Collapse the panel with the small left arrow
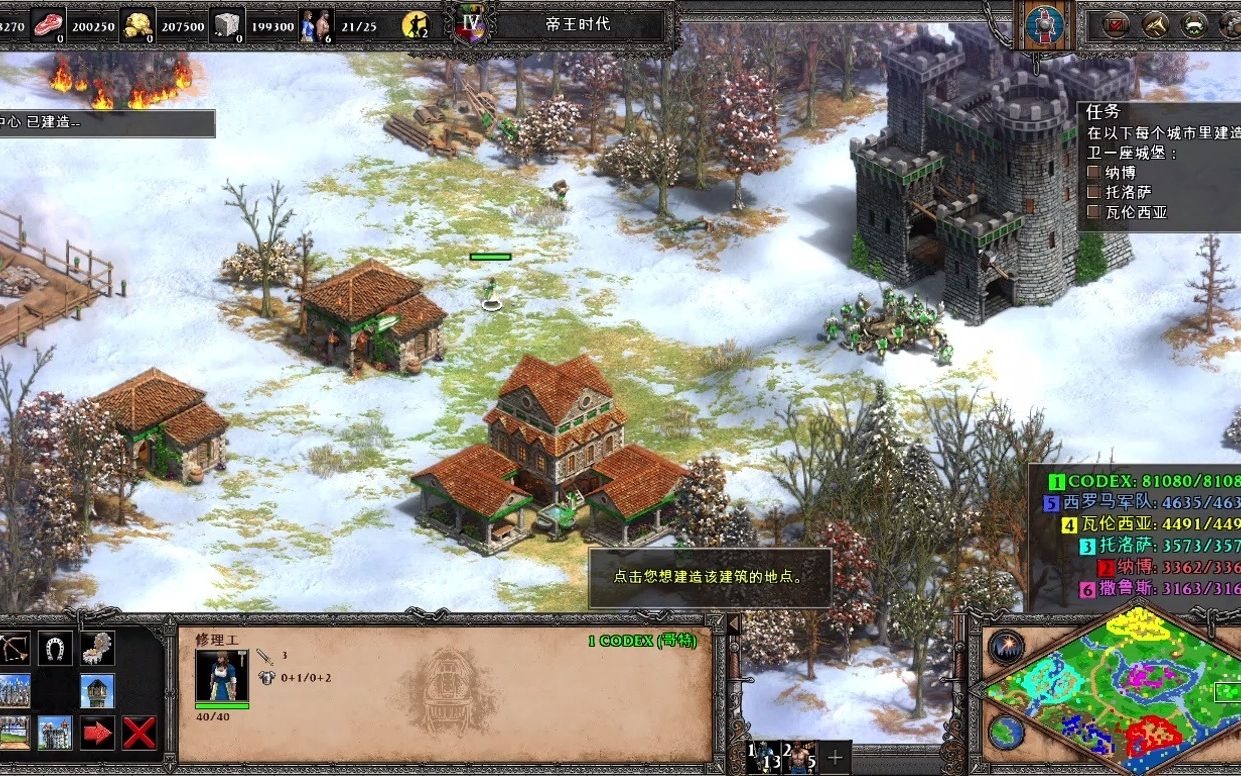1241x776 pixels. 733,624
